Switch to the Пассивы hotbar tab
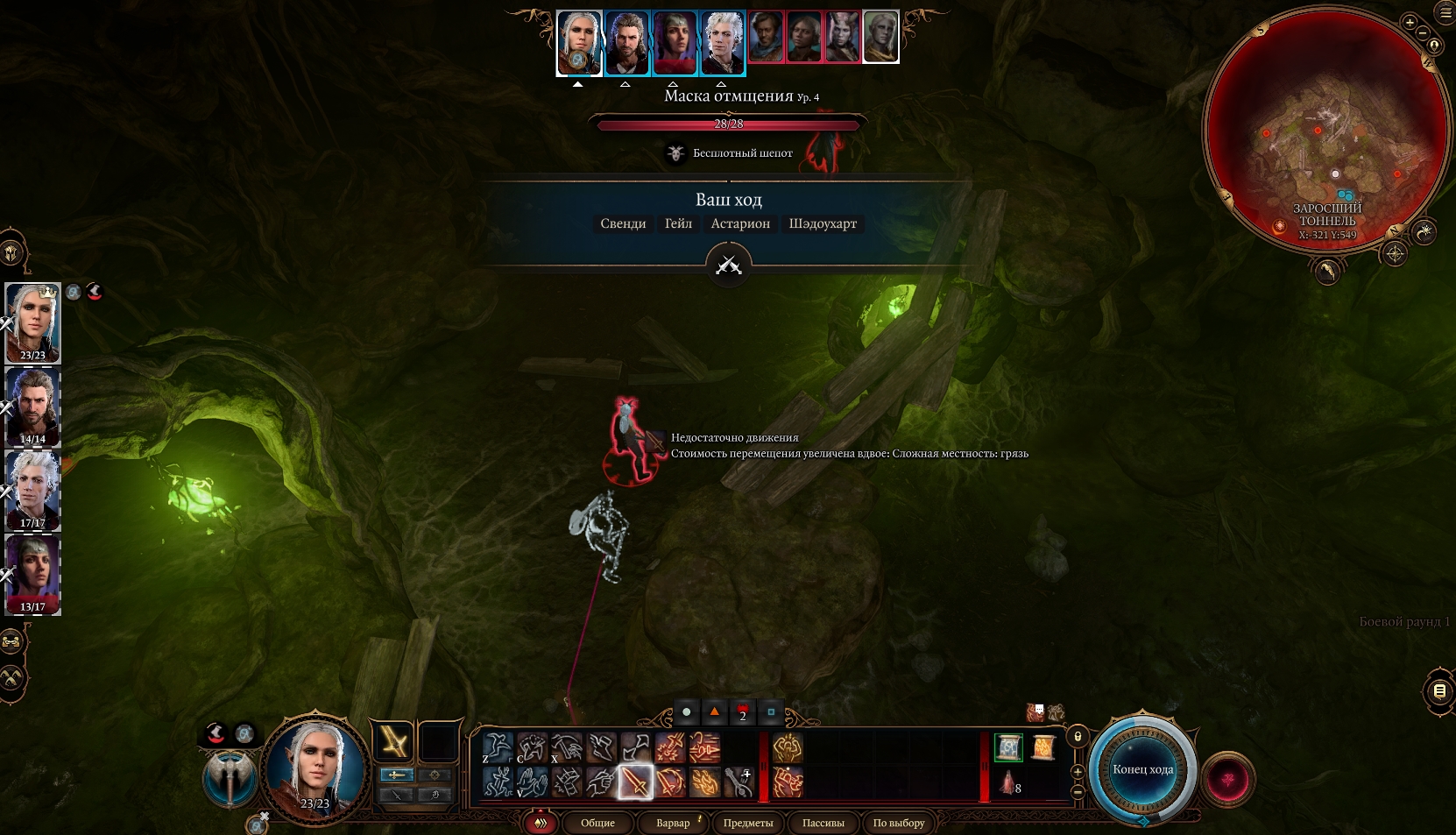The image size is (1456, 835). [x=823, y=823]
